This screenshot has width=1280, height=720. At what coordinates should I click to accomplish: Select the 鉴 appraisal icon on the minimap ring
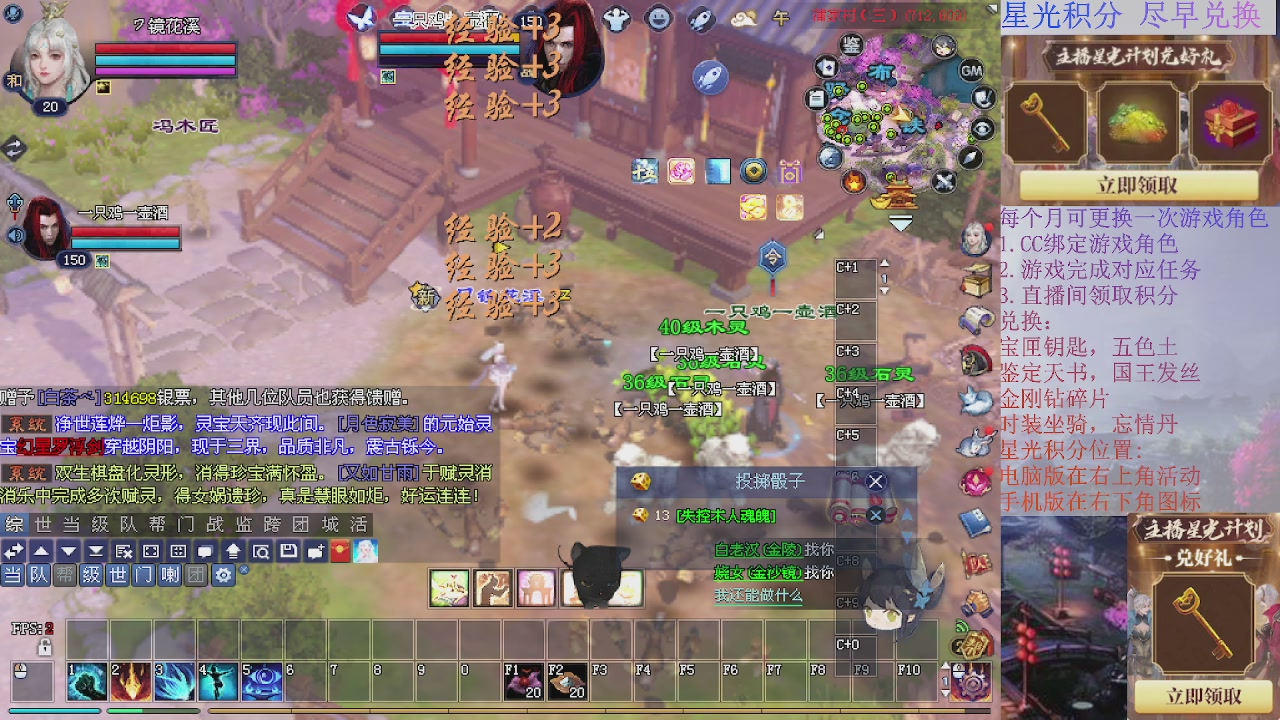coord(854,44)
